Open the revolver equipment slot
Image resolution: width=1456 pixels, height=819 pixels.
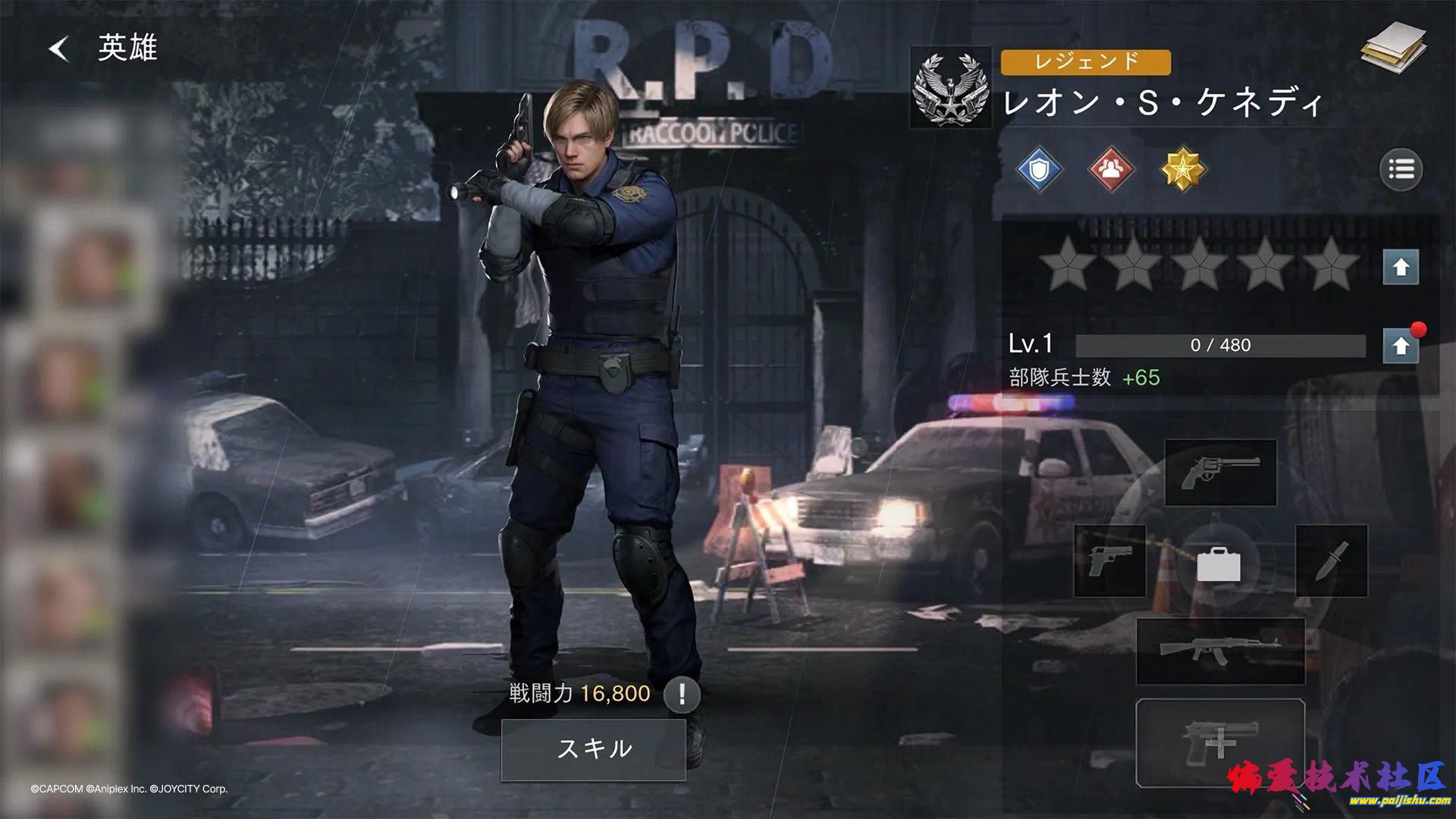tap(1220, 472)
